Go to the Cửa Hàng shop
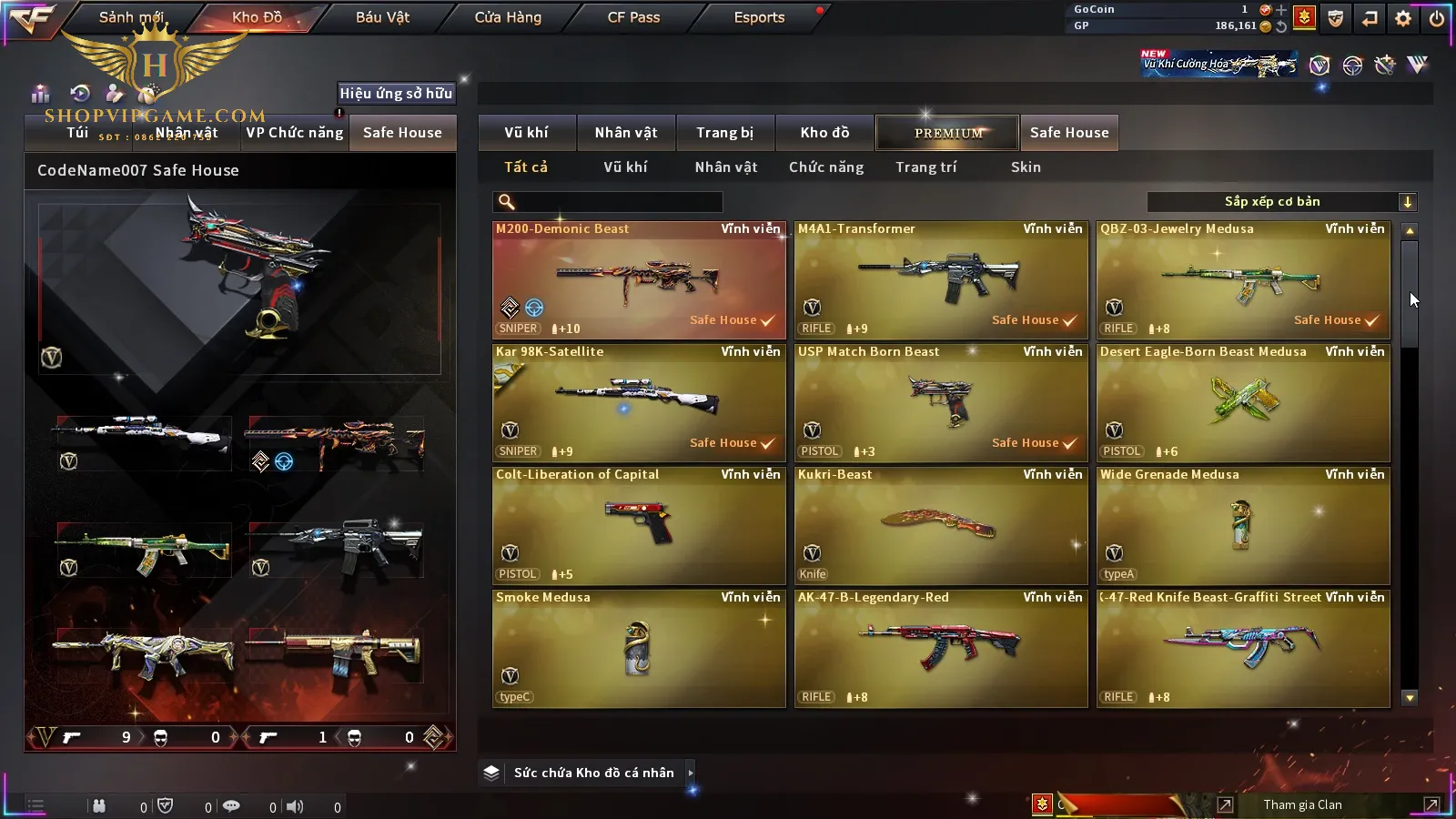This screenshot has width=1456, height=819. click(x=508, y=17)
